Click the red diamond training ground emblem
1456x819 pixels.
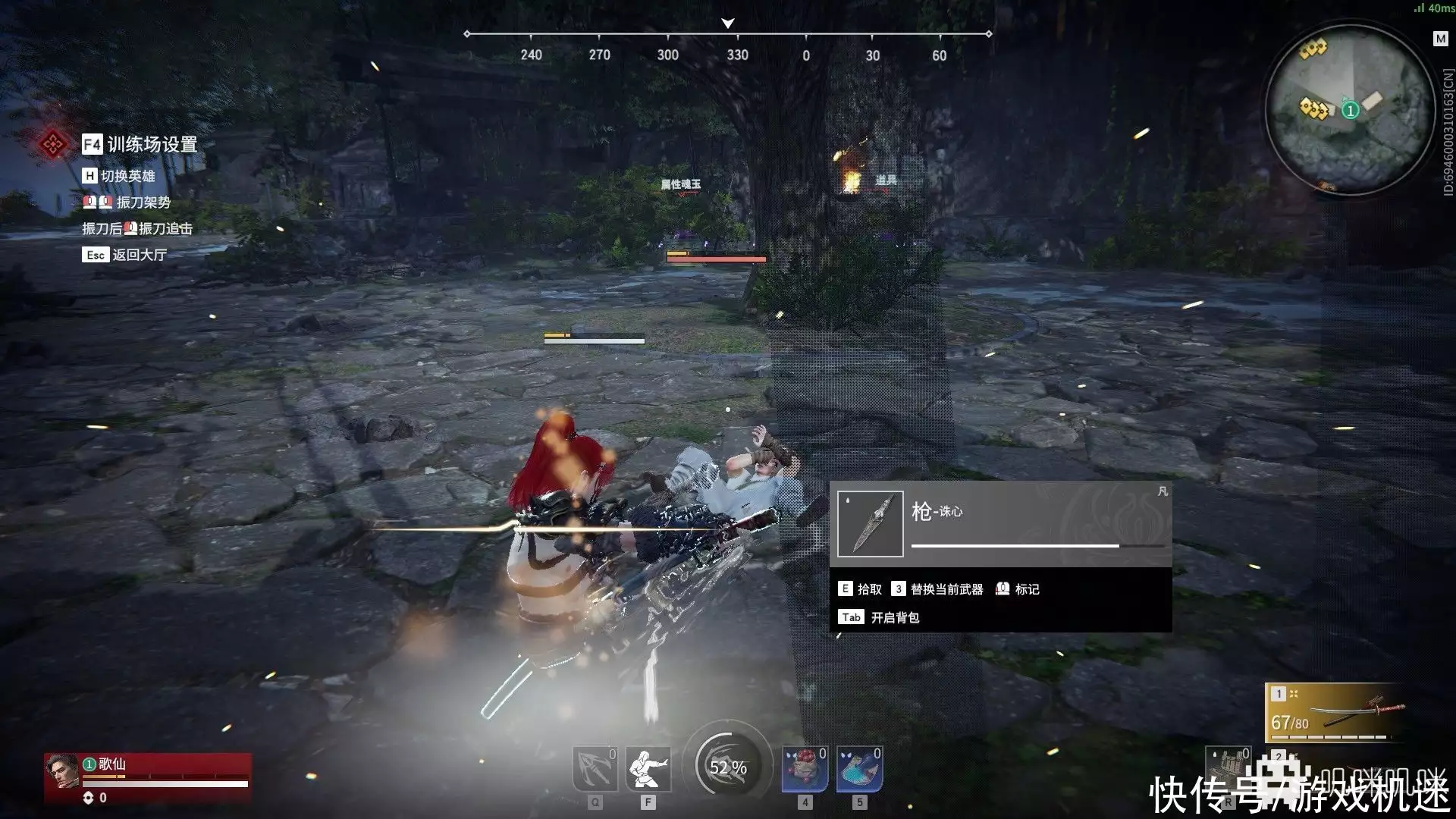point(52,144)
